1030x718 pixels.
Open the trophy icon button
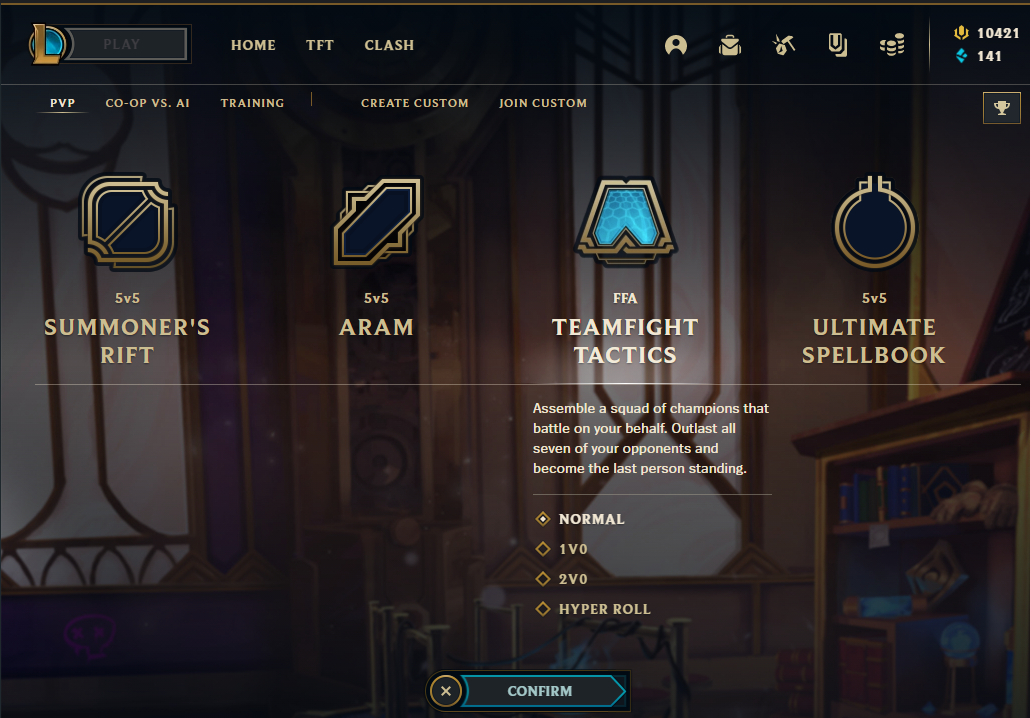(x=1002, y=108)
